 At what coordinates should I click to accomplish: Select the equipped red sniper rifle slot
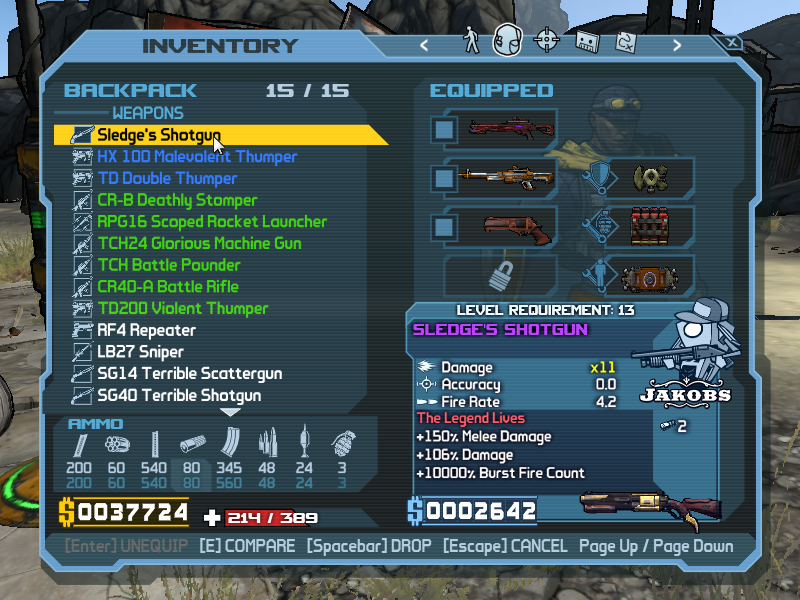[498, 129]
